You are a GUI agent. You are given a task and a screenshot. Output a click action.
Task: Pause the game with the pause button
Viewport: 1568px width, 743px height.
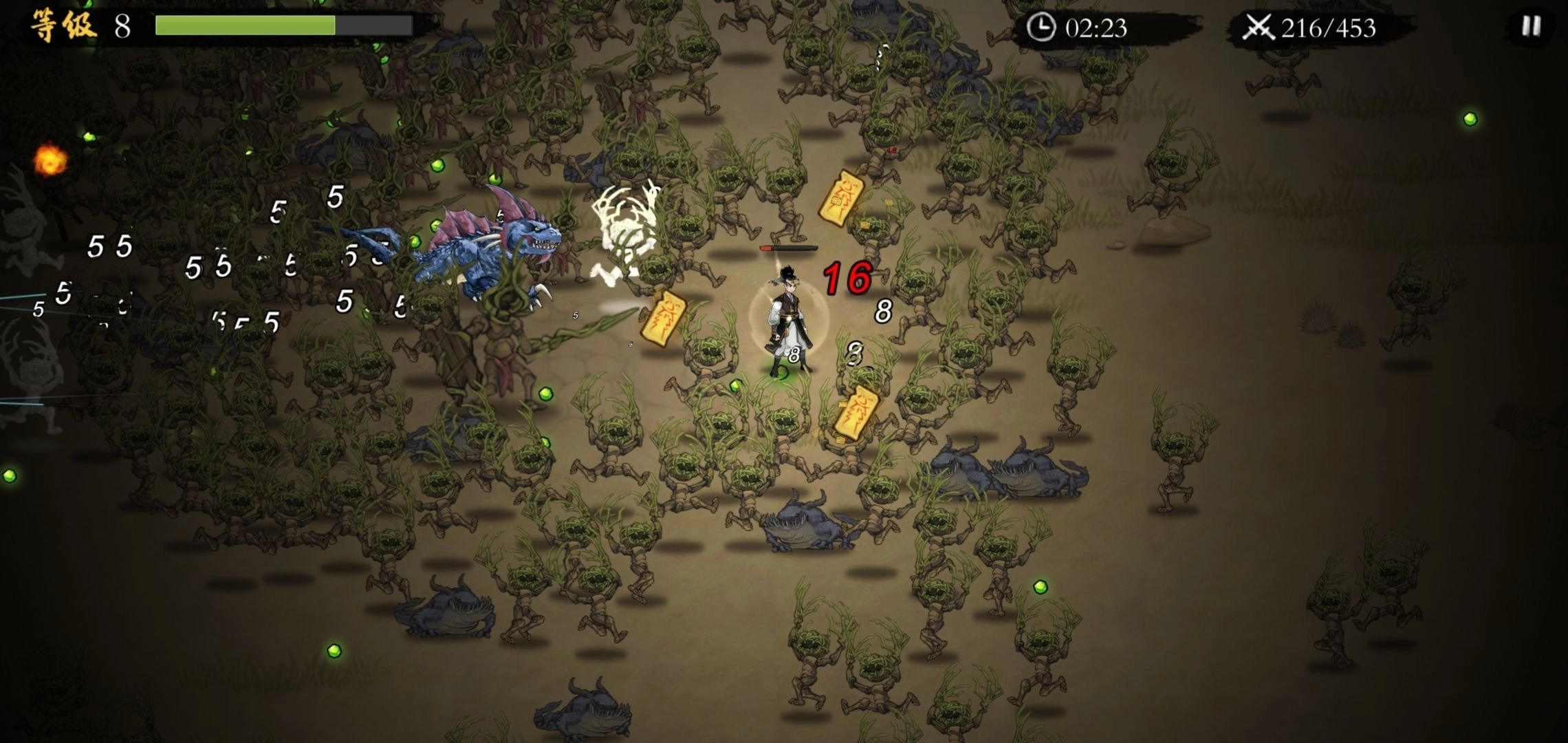[1531, 27]
